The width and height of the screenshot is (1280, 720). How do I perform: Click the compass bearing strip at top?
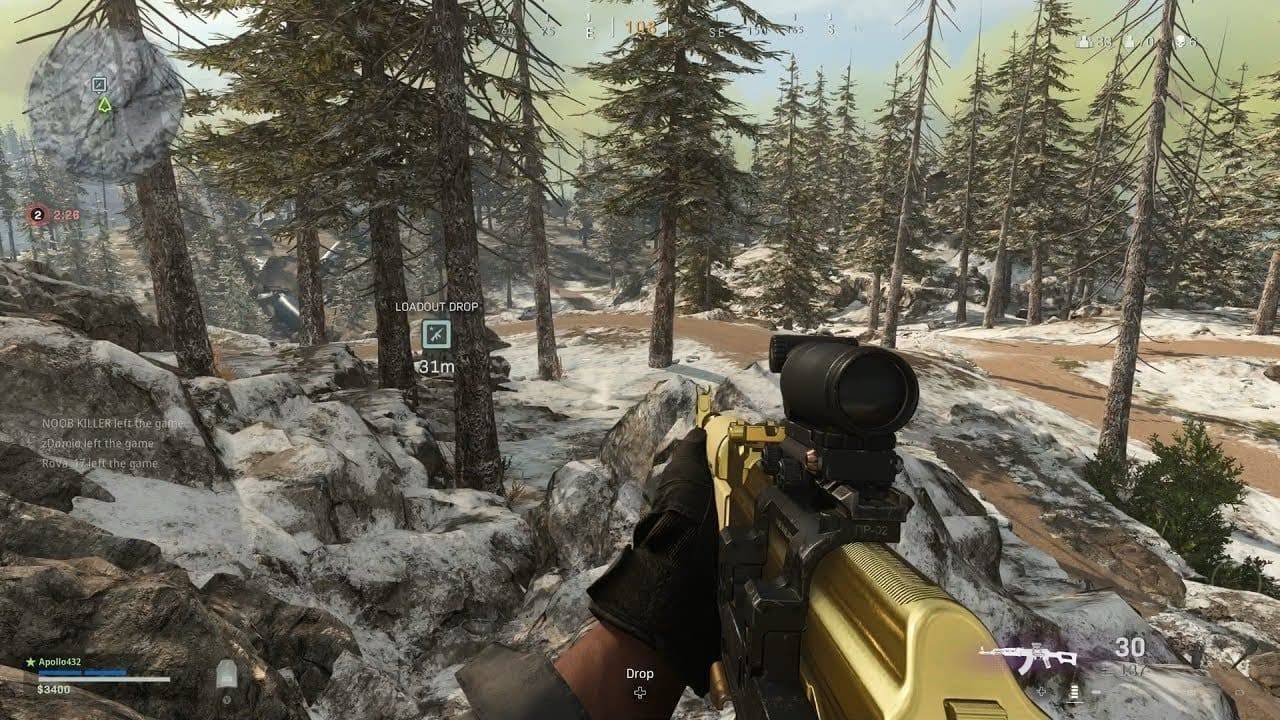(640, 28)
